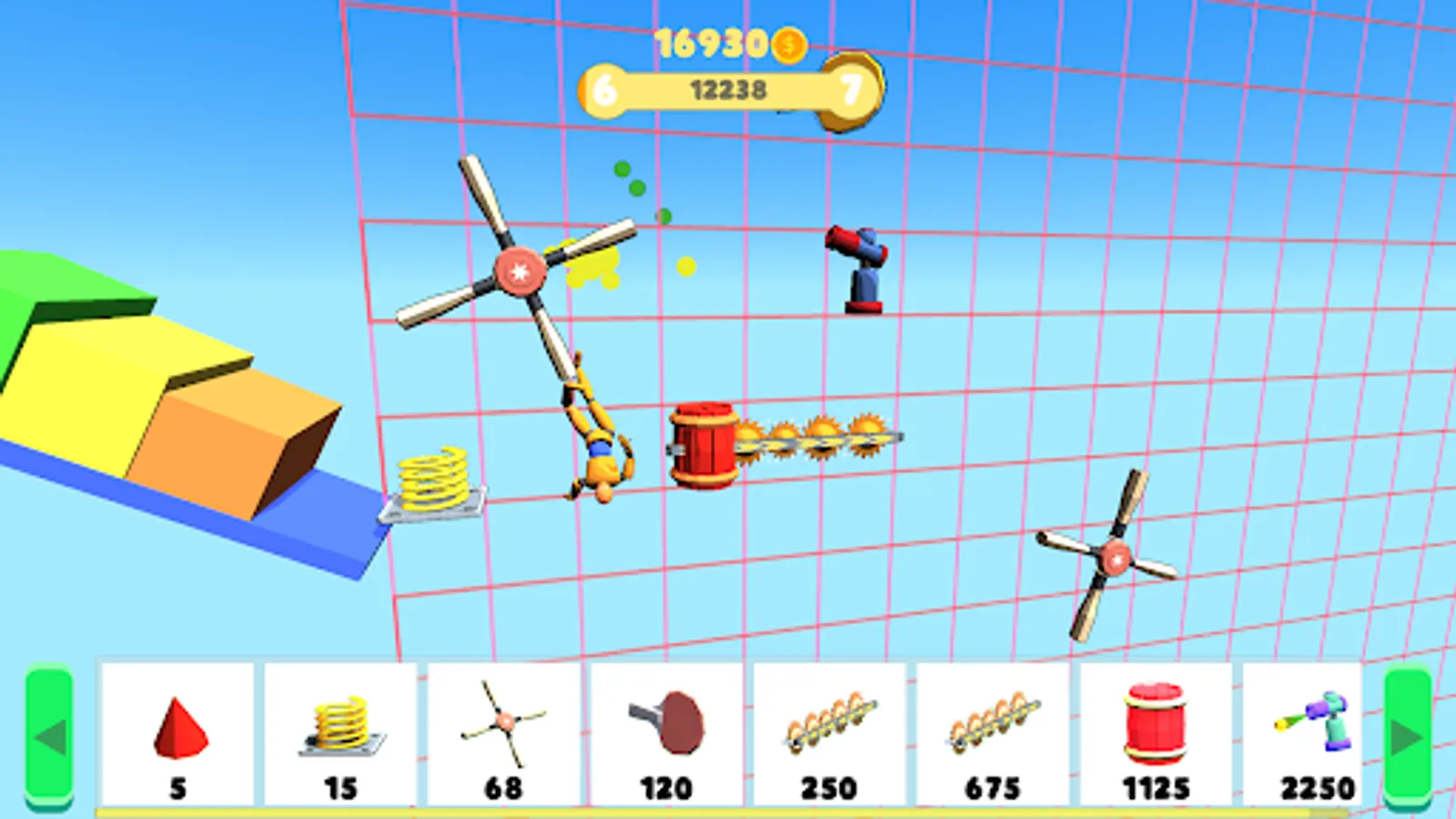The image size is (1456, 819).
Task: Select the saw blade strip costing 250
Action: pyautogui.click(x=830, y=723)
